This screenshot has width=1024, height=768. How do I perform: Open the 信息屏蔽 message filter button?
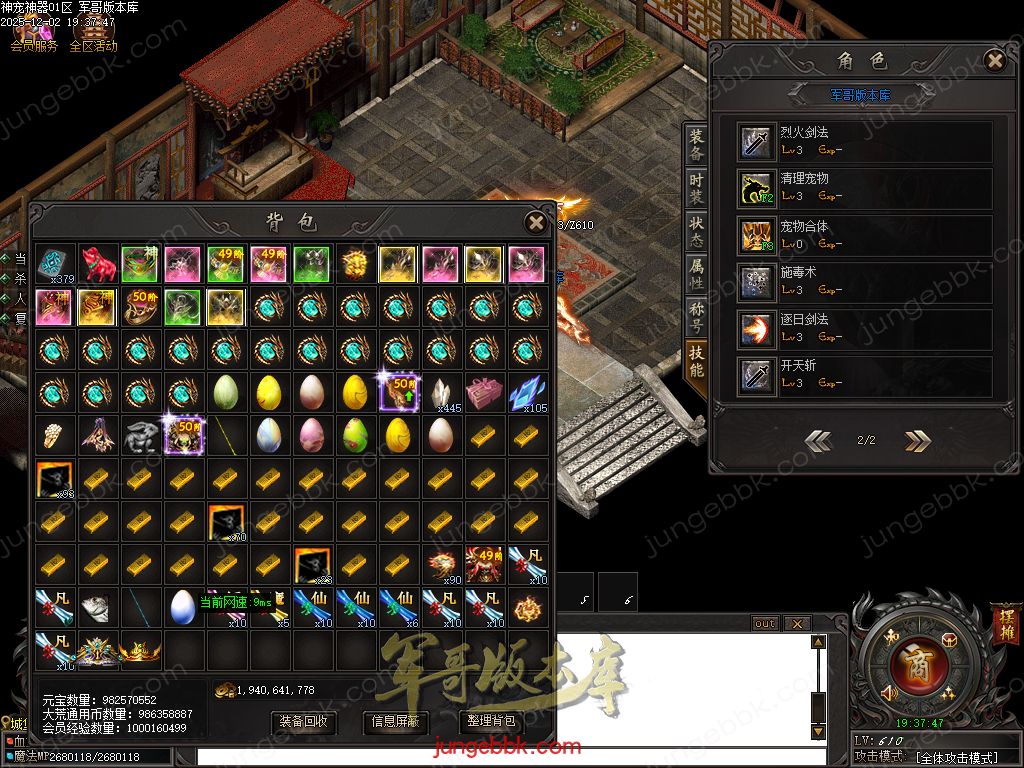coord(396,721)
